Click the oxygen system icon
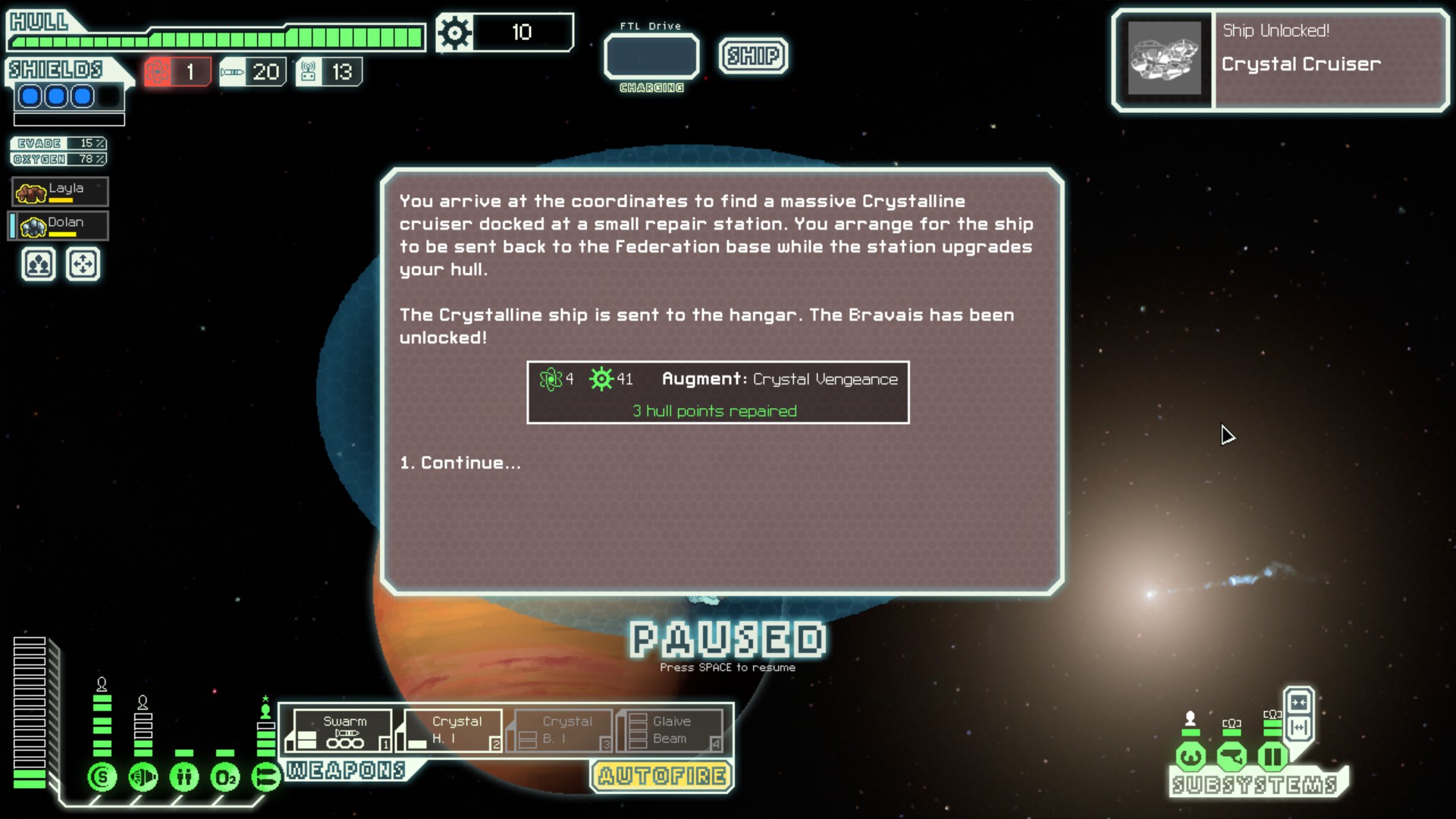Image resolution: width=1456 pixels, height=819 pixels. click(x=225, y=777)
